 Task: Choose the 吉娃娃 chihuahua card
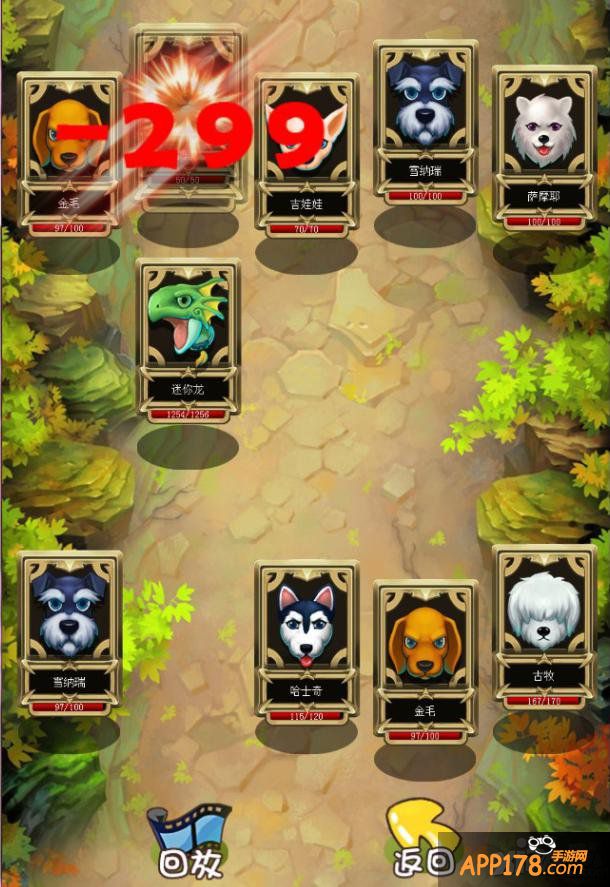[306, 155]
